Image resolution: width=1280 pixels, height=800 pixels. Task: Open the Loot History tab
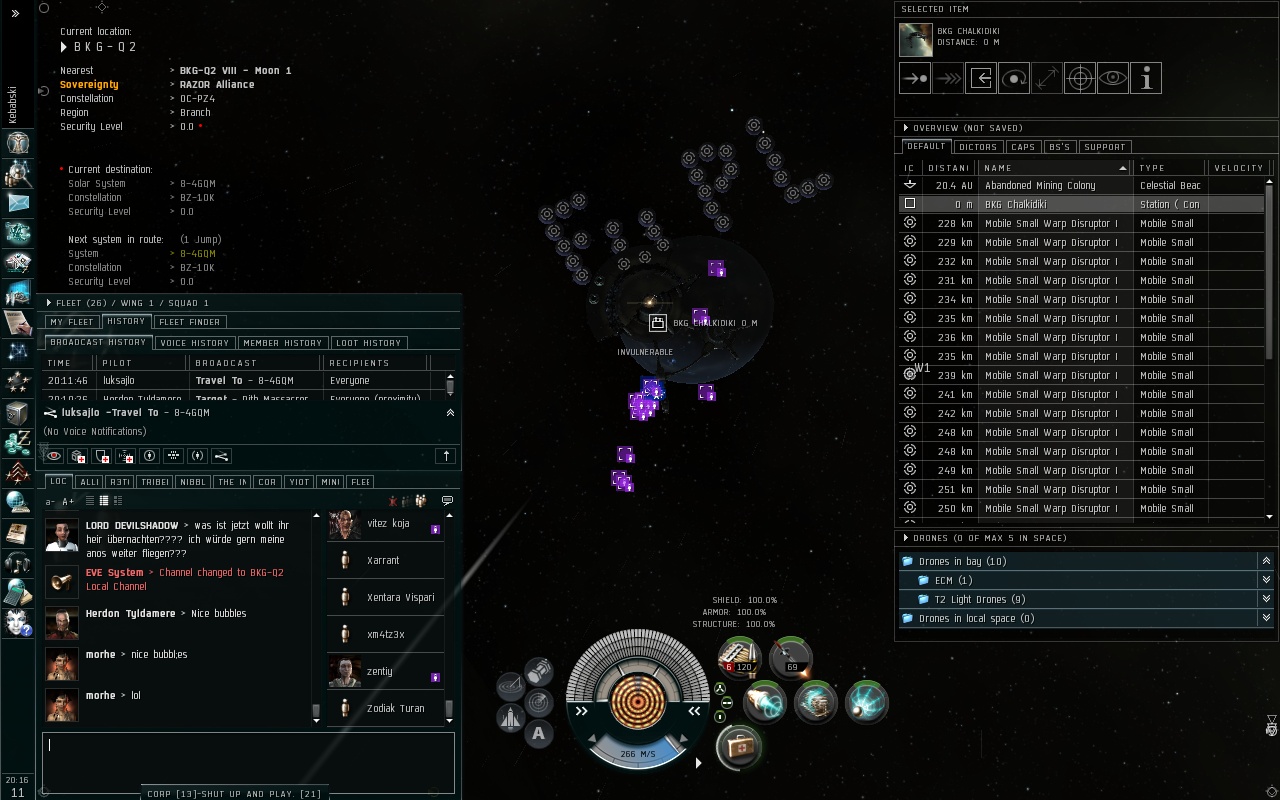tap(368, 343)
